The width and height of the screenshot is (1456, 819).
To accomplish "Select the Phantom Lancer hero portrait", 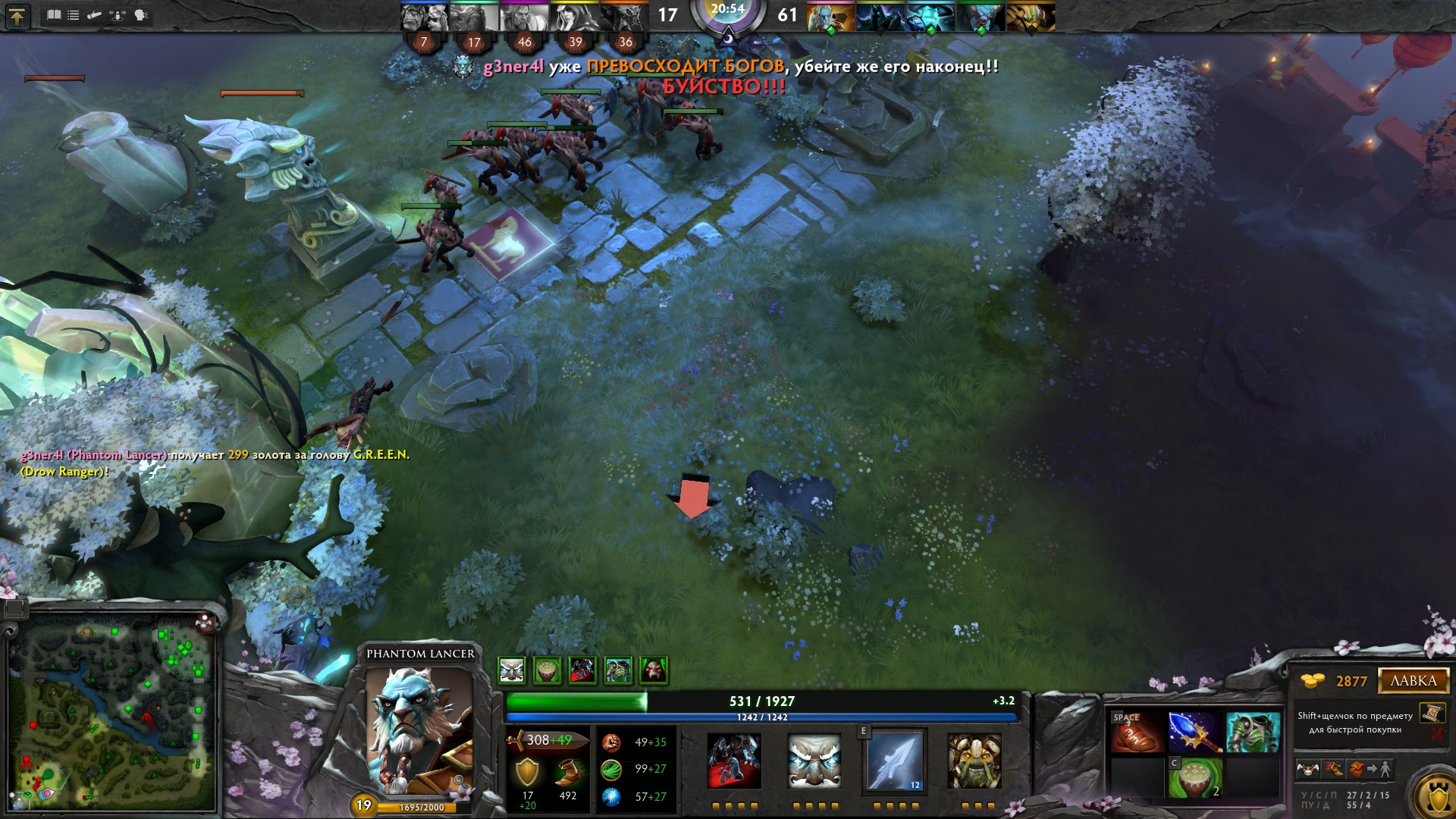I will click(x=419, y=730).
